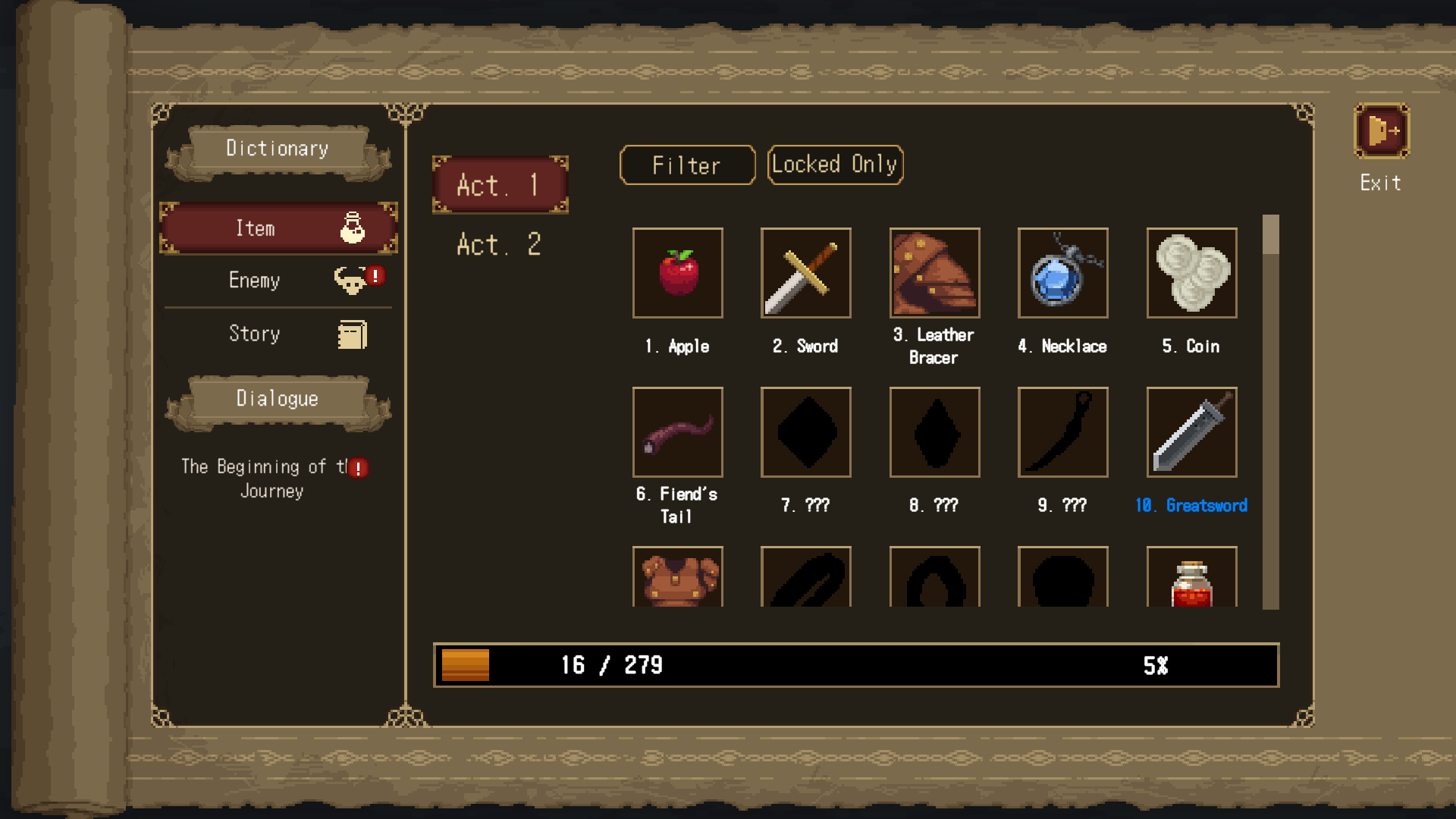Switch to the Enemy category
Viewport: 1456px width, 819px height.
point(278,281)
